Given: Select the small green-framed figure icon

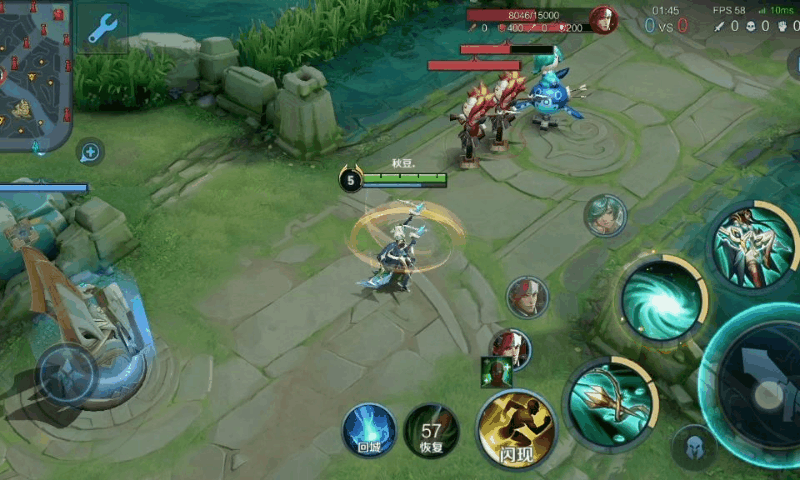Looking at the screenshot, I should [x=495, y=371].
